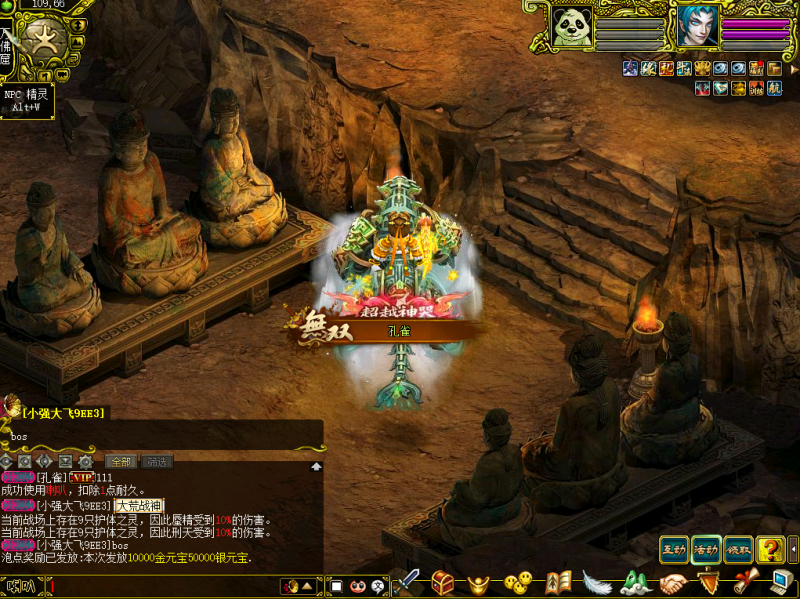This screenshot has height=599, width=800.
Task: Open the computer monitor system icon
Action: [x=781, y=582]
